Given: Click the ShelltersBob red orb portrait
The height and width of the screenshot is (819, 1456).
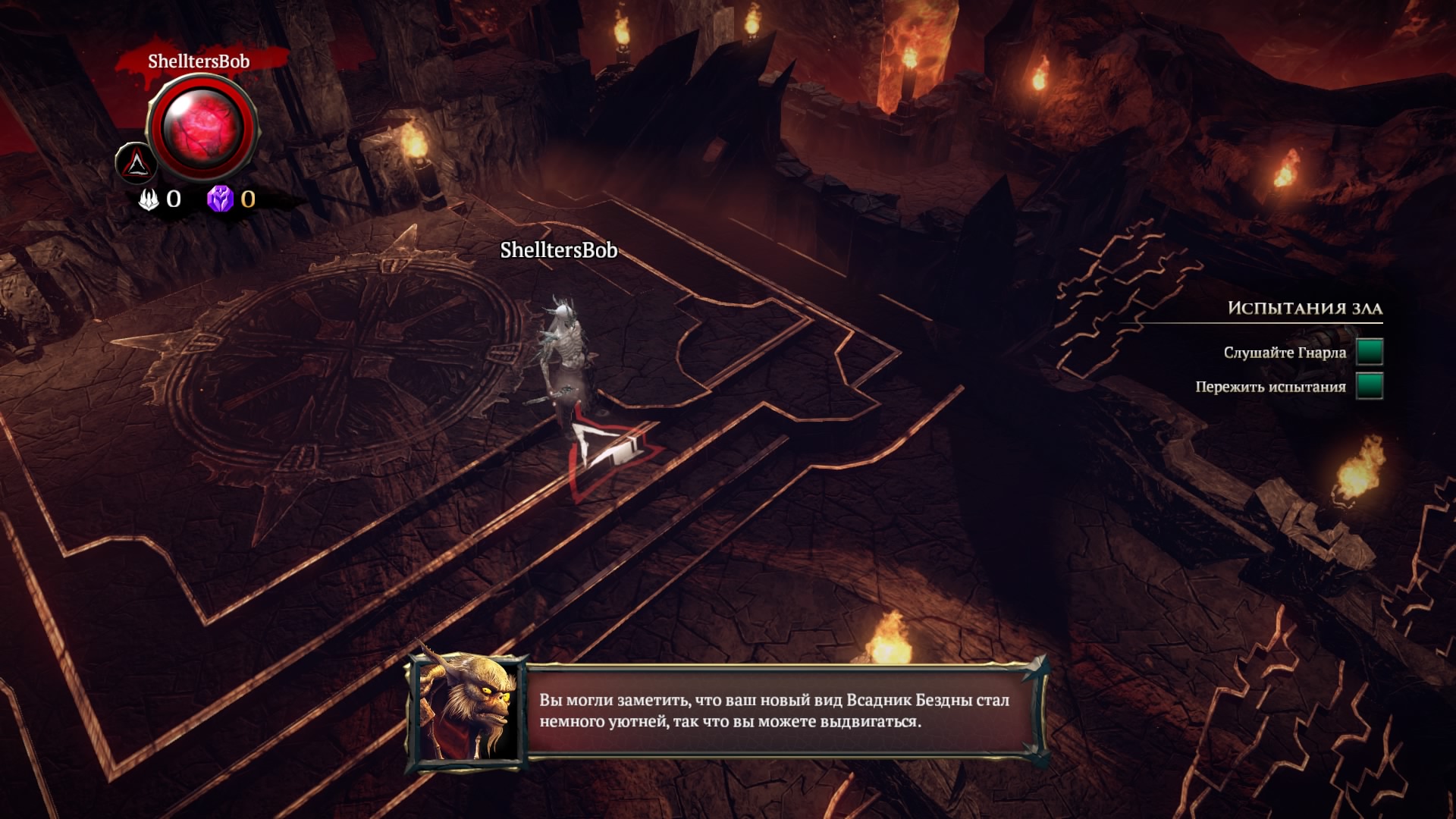Looking at the screenshot, I should pos(202,127).
